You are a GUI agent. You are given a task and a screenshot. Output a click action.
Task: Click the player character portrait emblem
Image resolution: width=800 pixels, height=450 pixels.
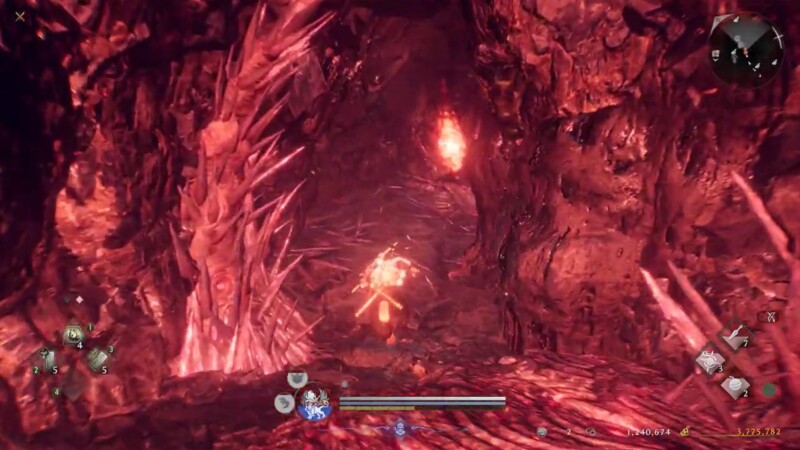tap(315, 402)
